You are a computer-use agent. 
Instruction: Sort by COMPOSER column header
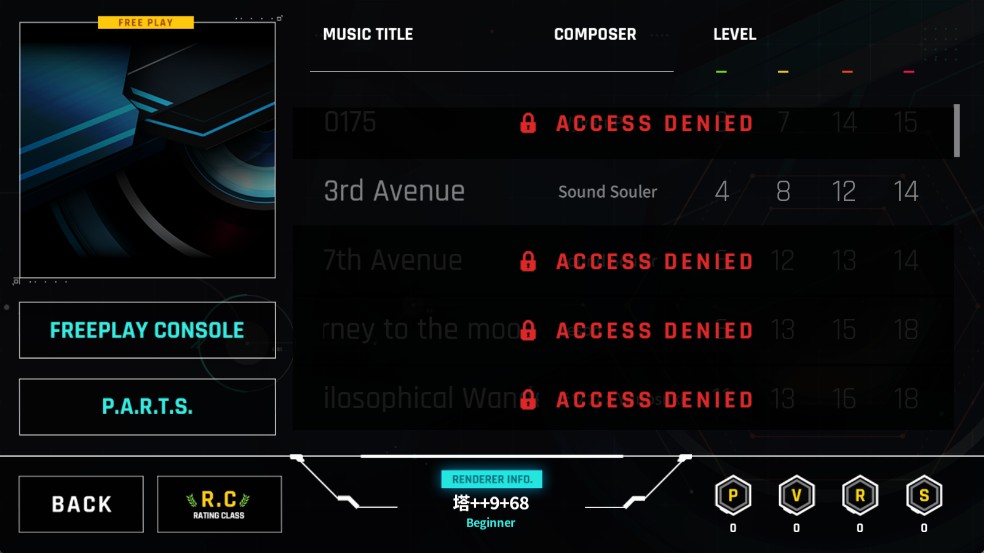pos(595,34)
